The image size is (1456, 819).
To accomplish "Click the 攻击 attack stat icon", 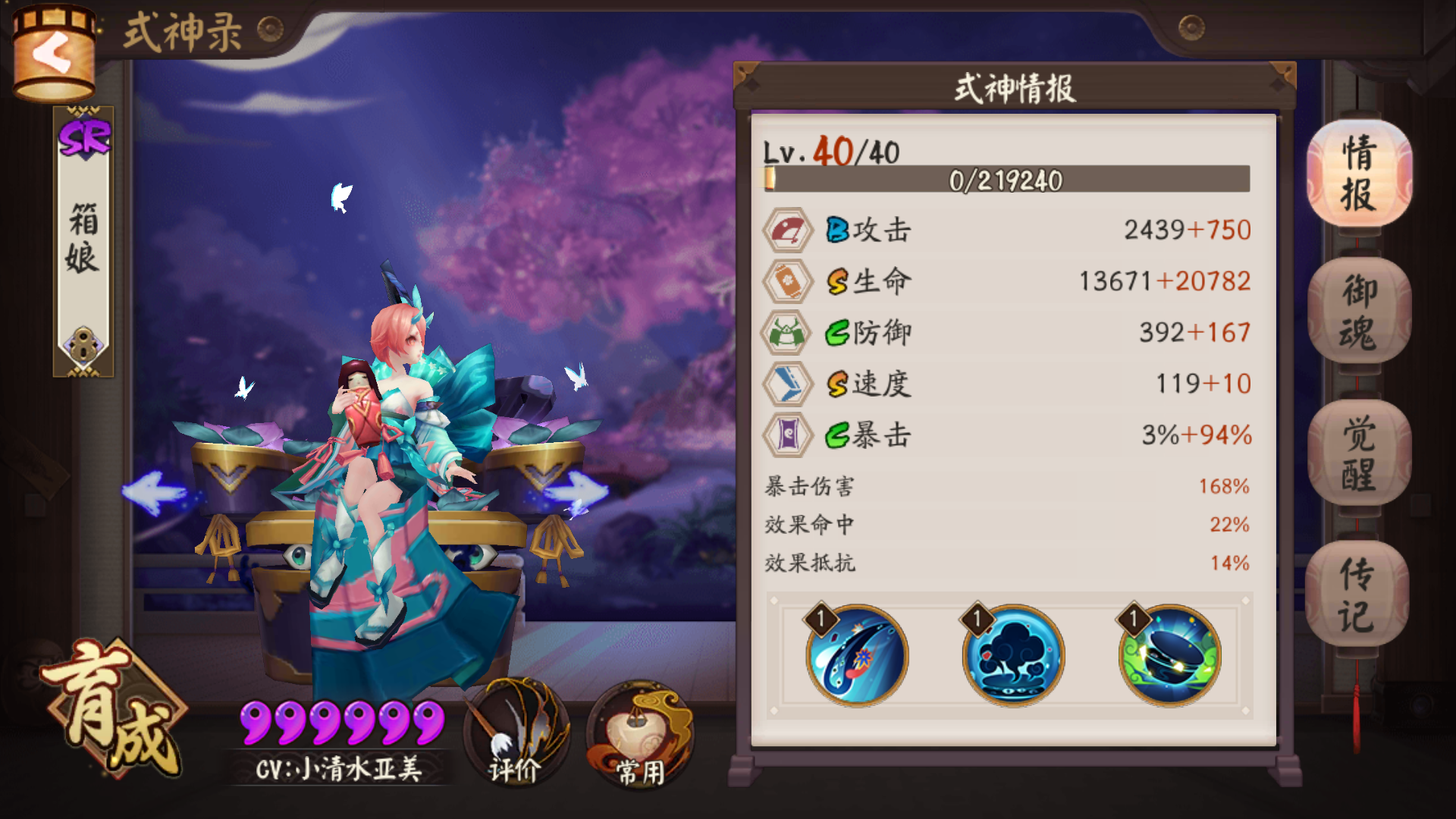I will (788, 228).
